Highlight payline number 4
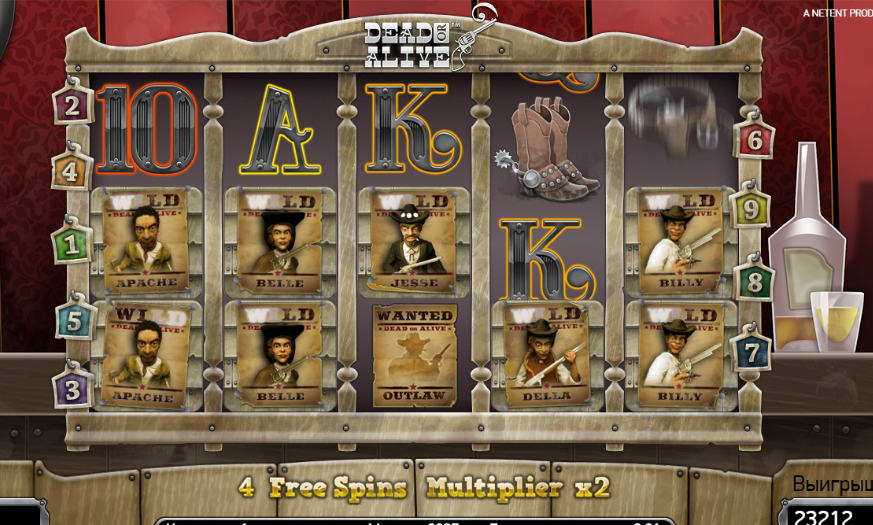Image resolution: width=873 pixels, height=525 pixels. point(71,170)
